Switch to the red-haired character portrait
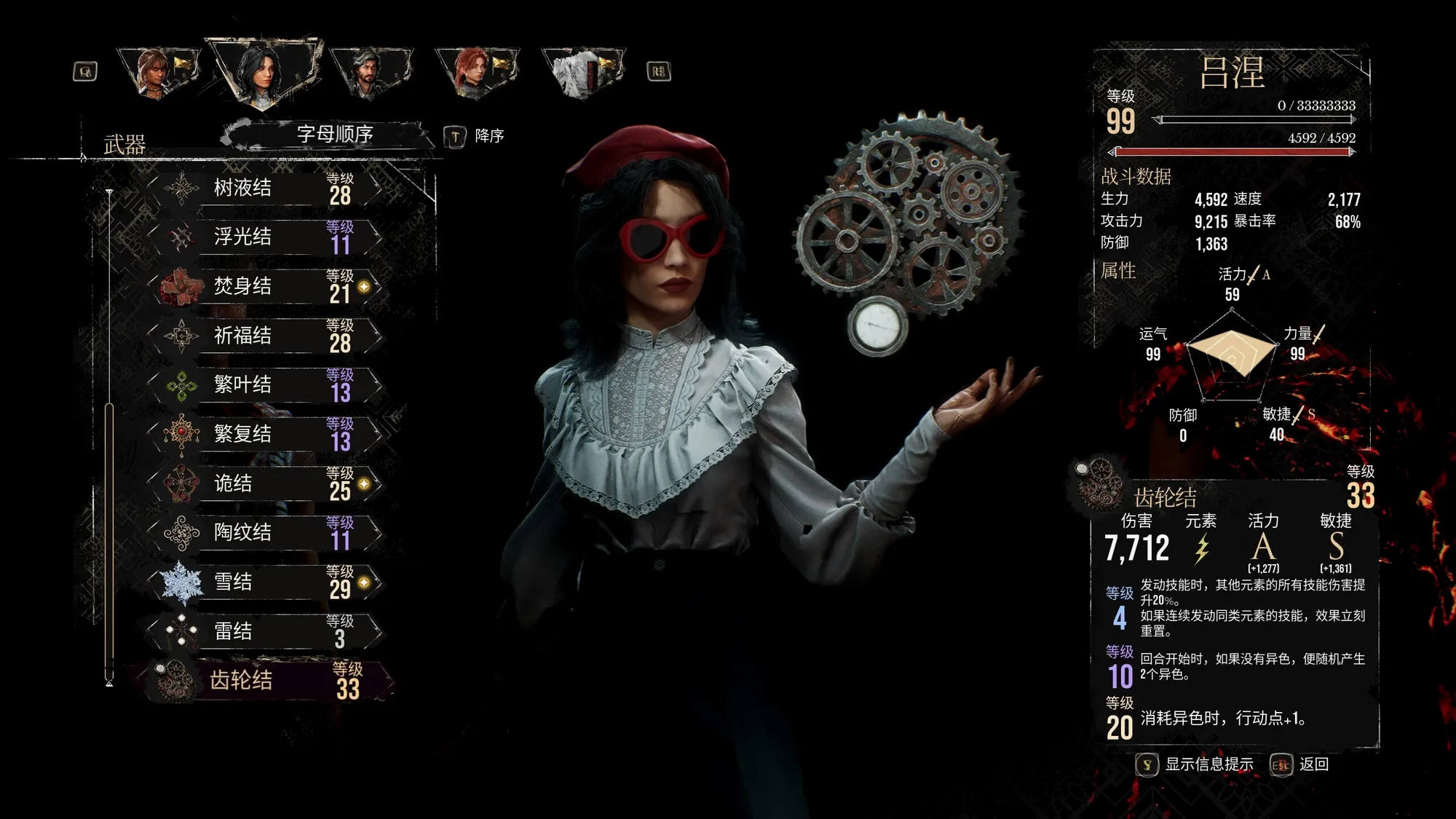The height and width of the screenshot is (819, 1456). 475,71
